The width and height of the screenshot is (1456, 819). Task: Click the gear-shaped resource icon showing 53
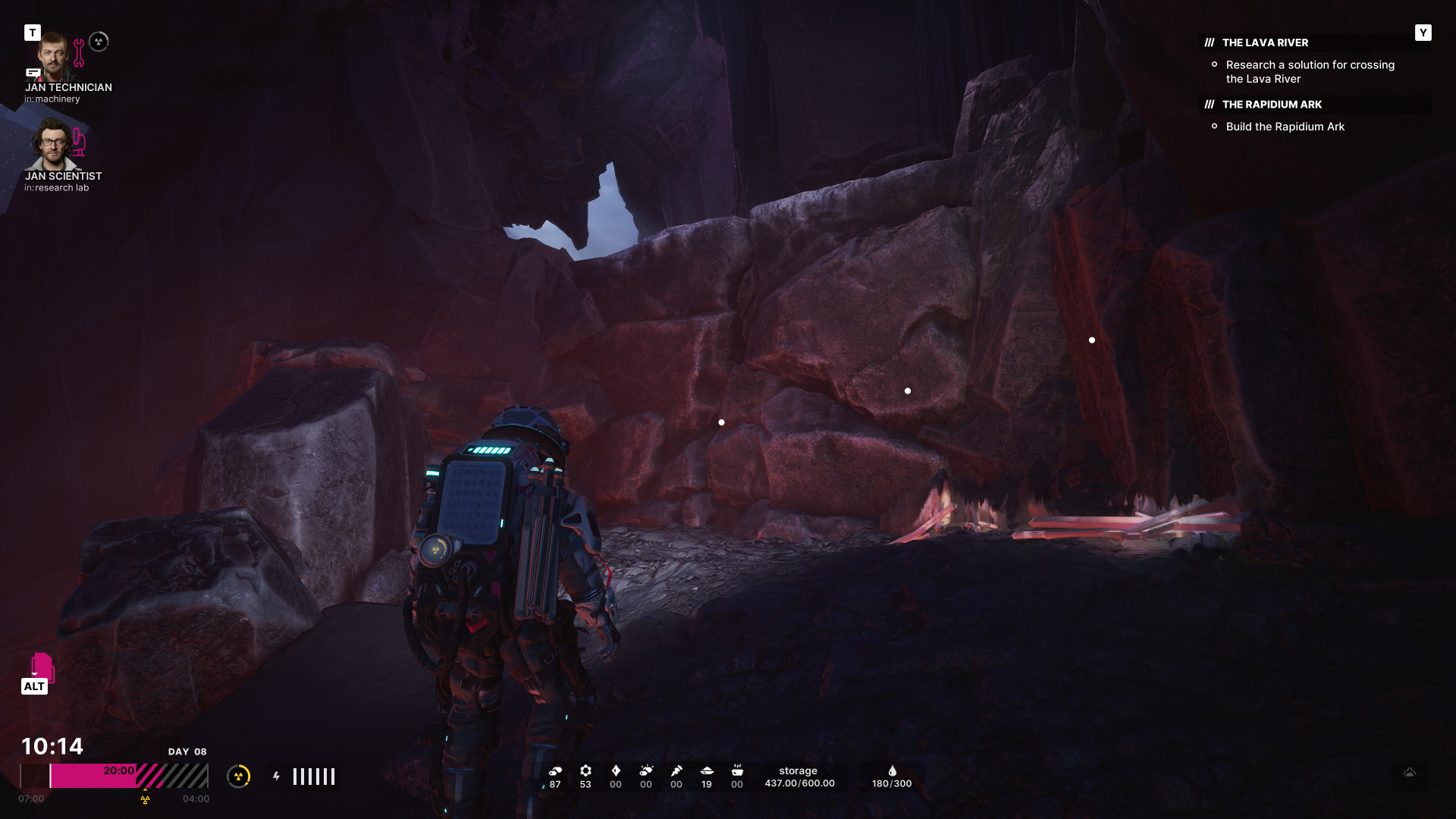tap(585, 770)
